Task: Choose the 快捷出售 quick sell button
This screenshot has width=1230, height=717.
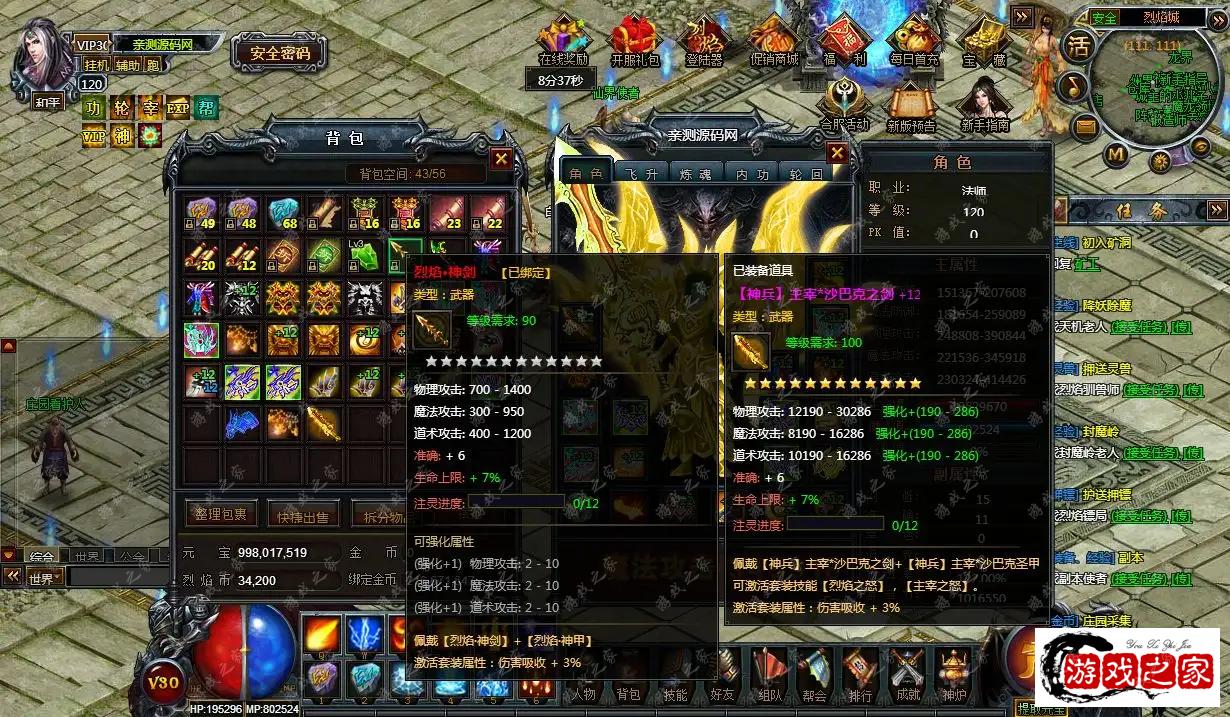Action: pyautogui.click(x=304, y=516)
